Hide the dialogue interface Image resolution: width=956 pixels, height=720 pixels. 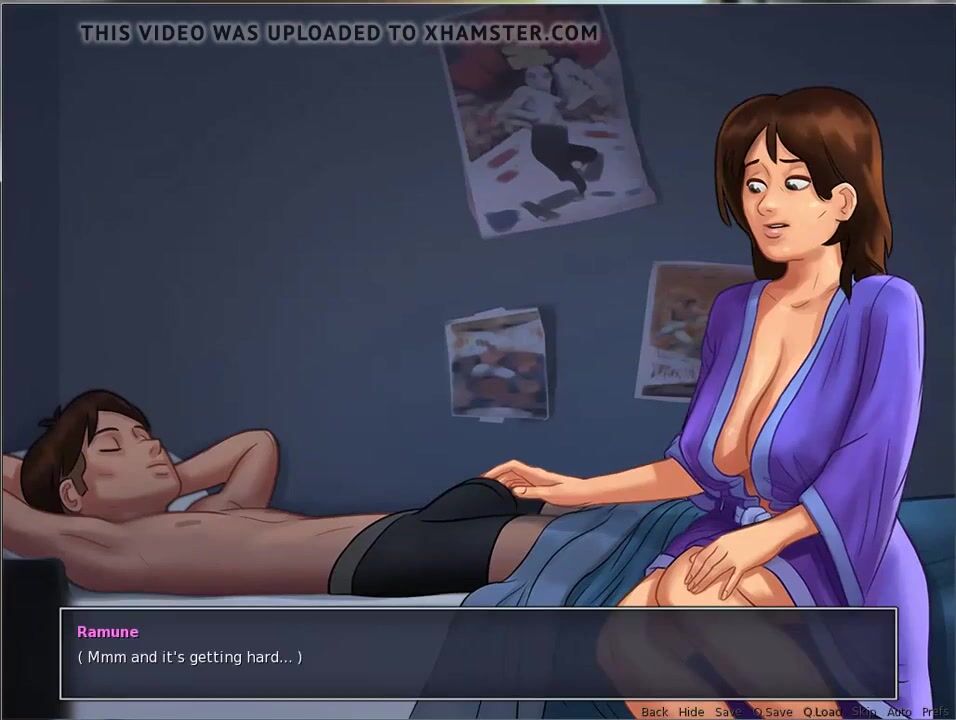pos(691,712)
